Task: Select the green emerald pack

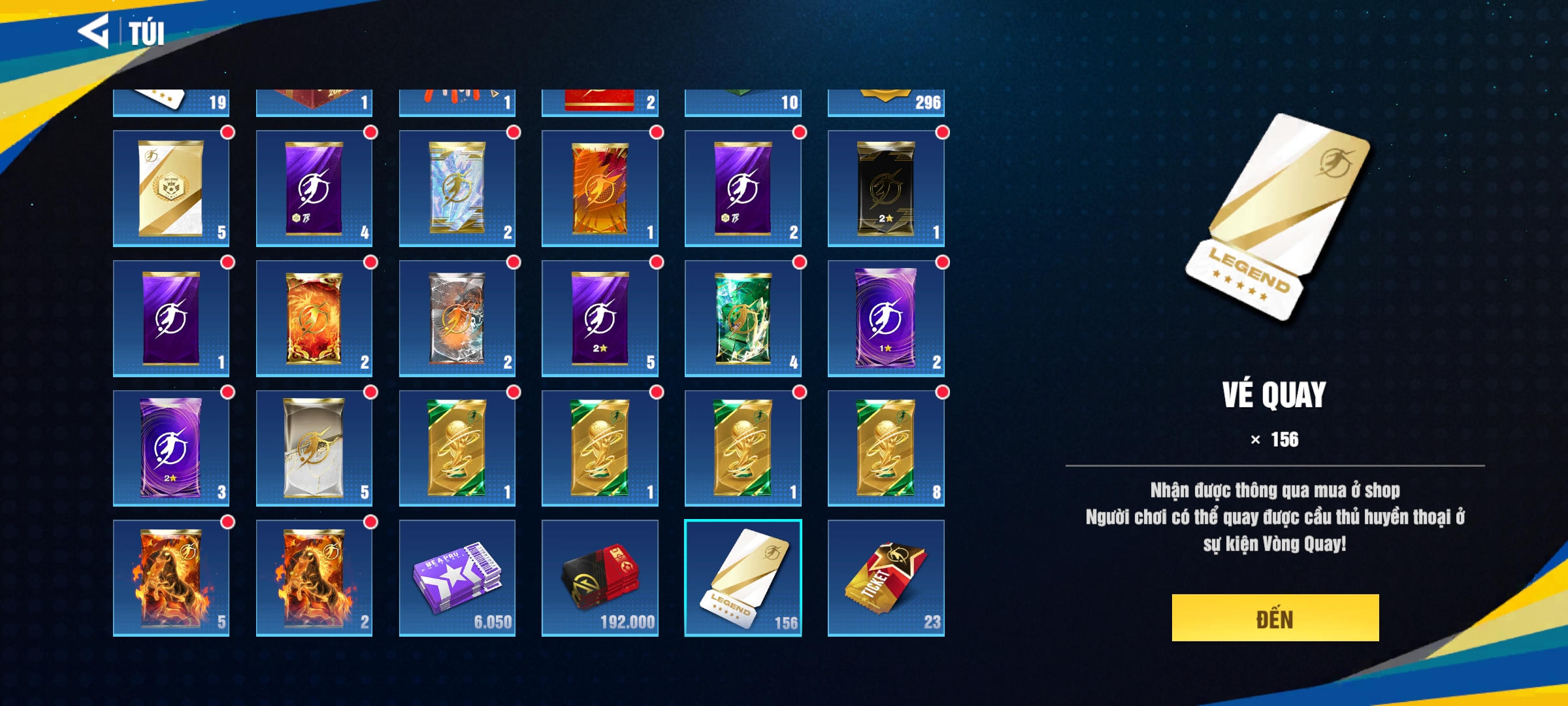Action: pos(743,318)
